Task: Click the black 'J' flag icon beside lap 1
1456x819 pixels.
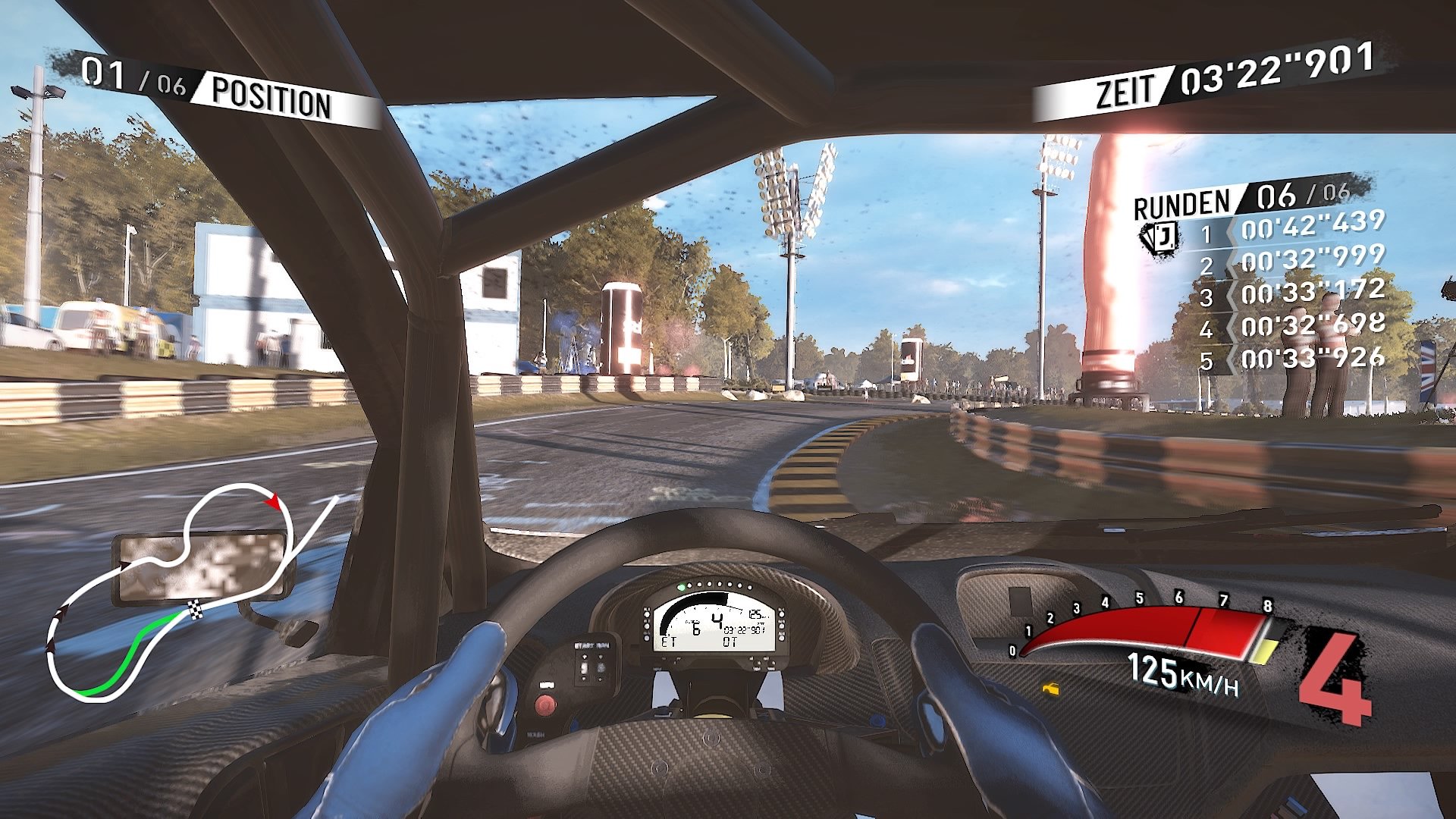Action: (1159, 237)
